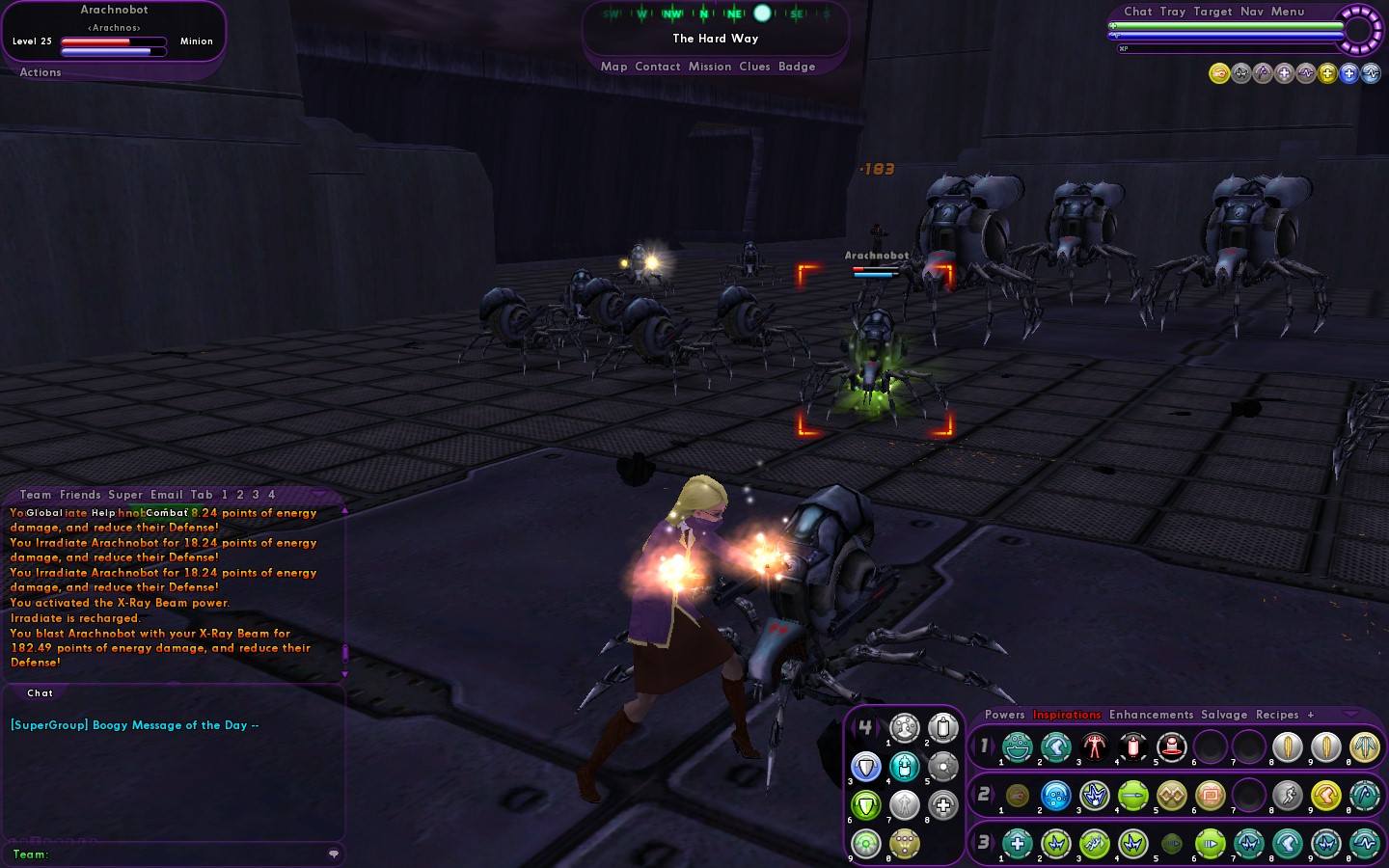1389x868 pixels.
Task: Open the Email tab
Action: click(x=166, y=495)
